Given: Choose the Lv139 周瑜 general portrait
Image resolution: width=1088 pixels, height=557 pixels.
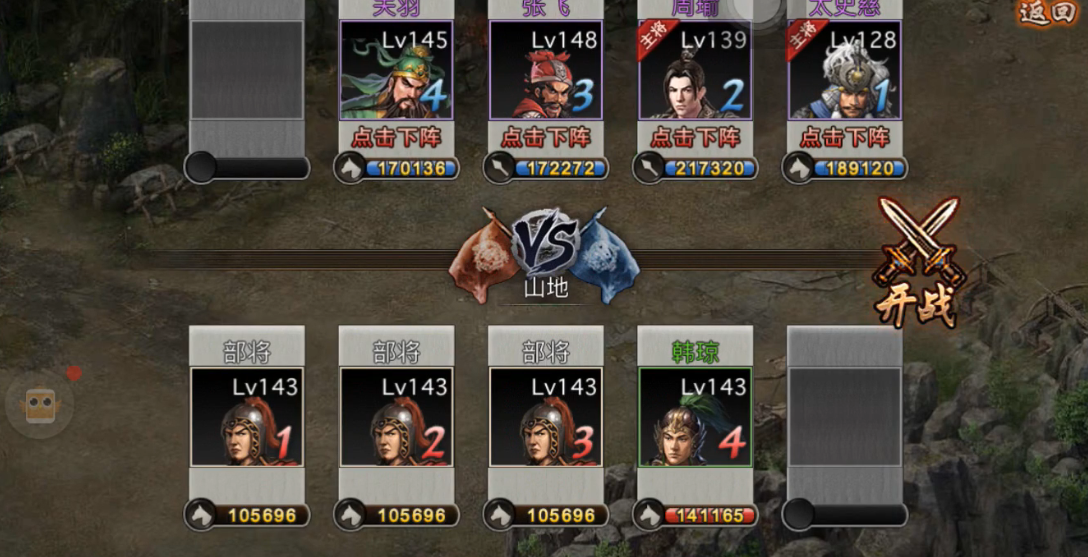Looking at the screenshot, I should coord(695,70).
